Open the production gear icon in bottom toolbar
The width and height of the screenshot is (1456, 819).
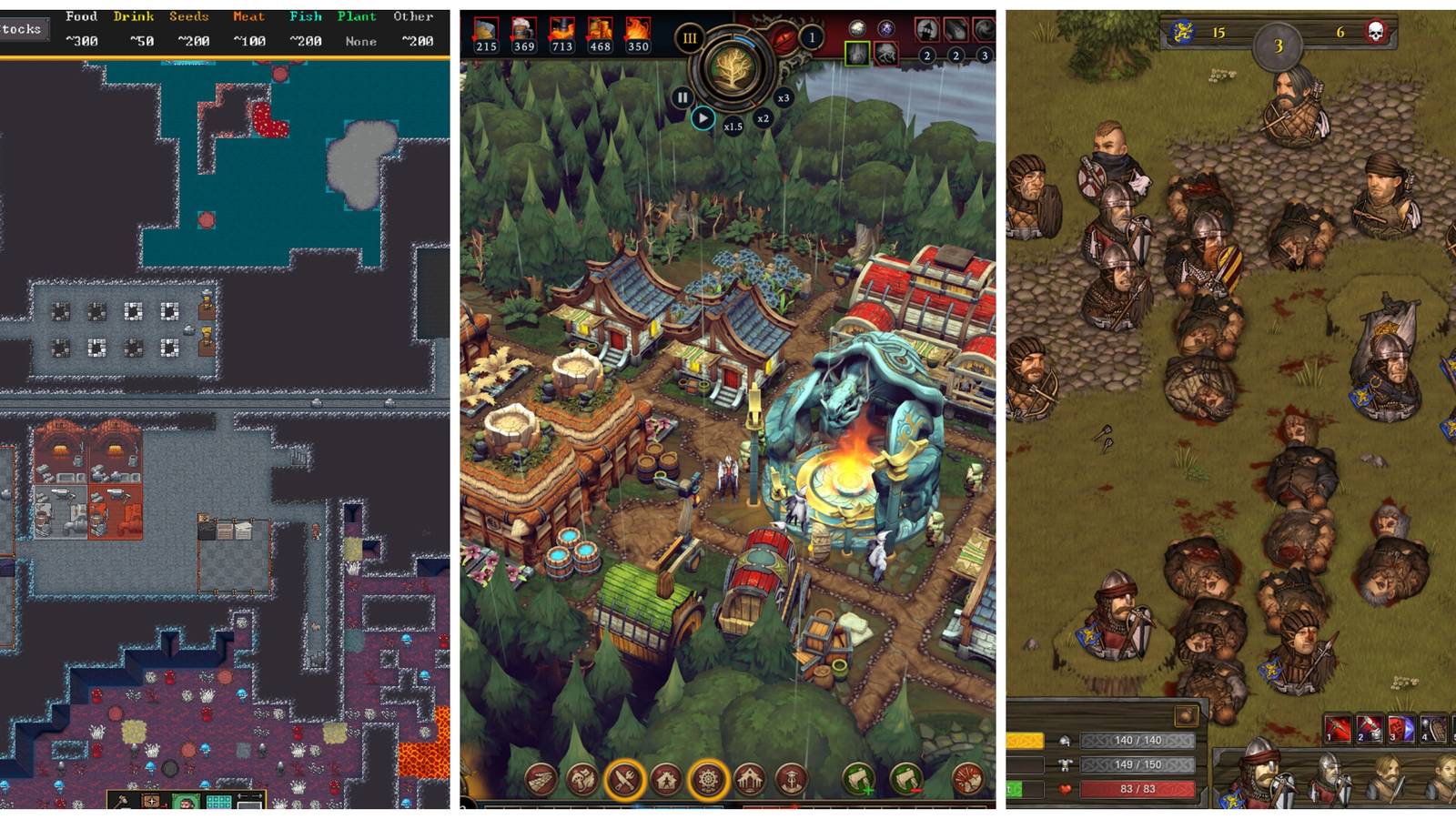(709, 780)
